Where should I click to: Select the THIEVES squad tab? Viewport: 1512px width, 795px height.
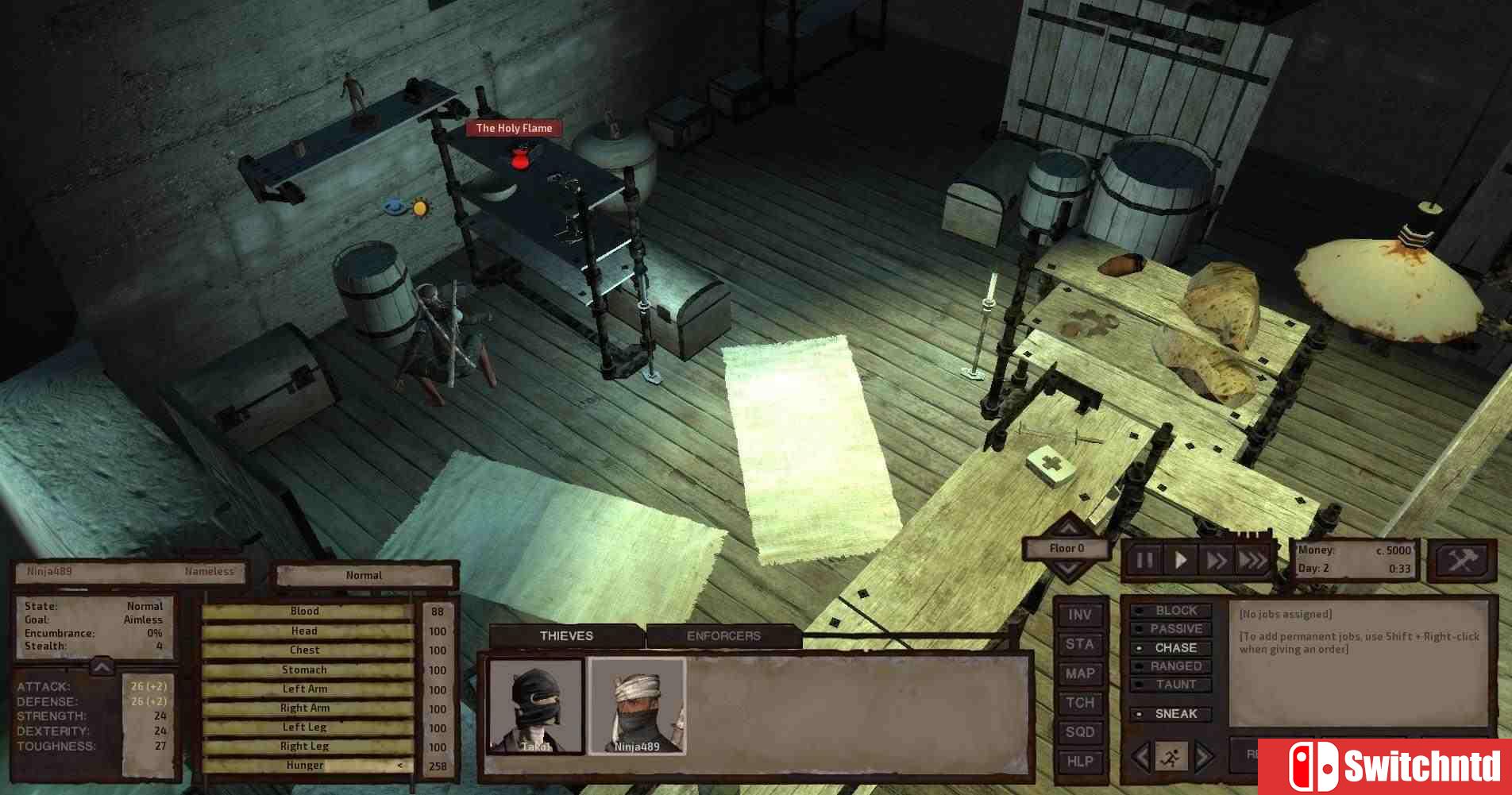click(x=567, y=635)
